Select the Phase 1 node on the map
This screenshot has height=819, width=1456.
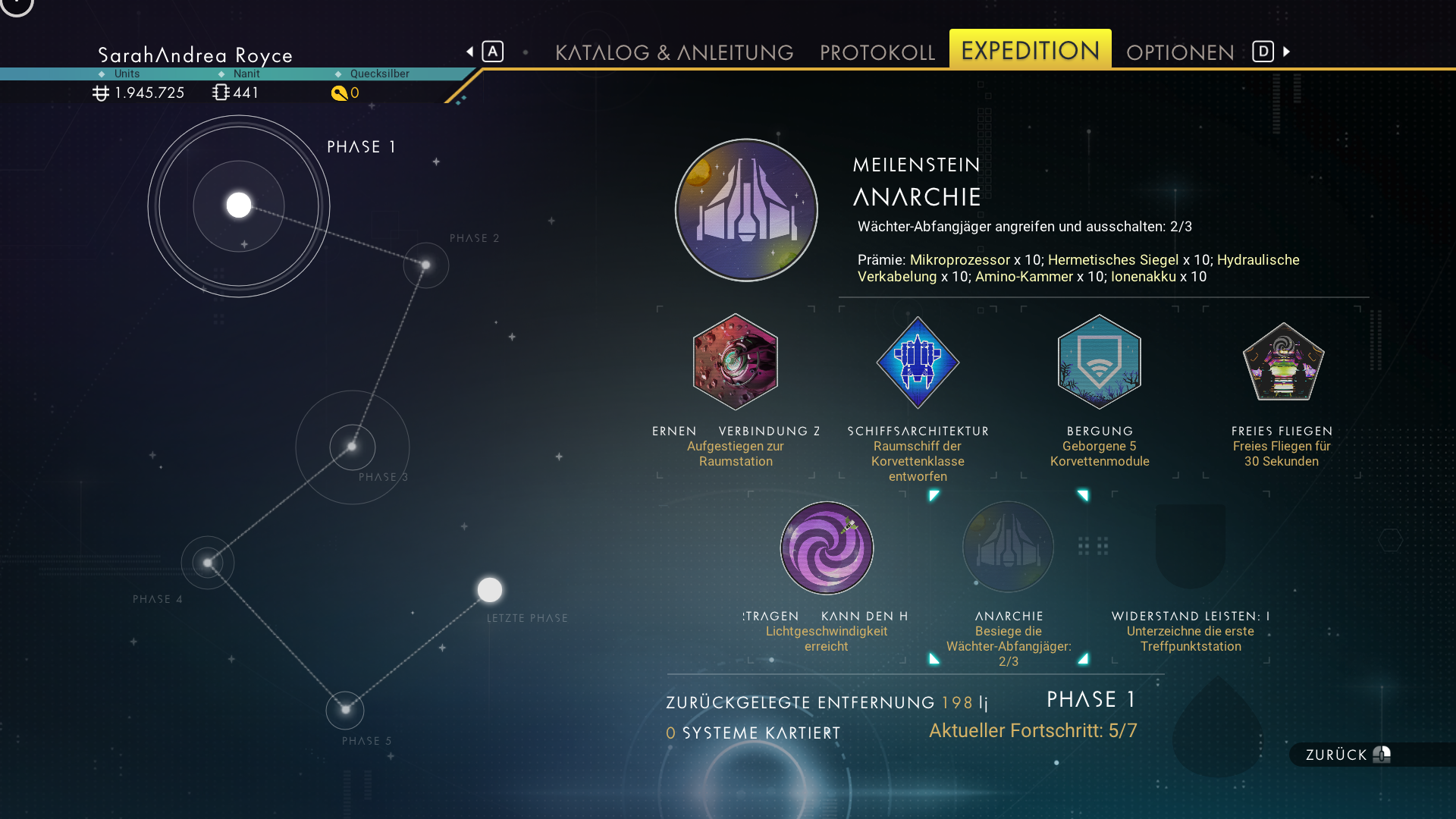[239, 206]
